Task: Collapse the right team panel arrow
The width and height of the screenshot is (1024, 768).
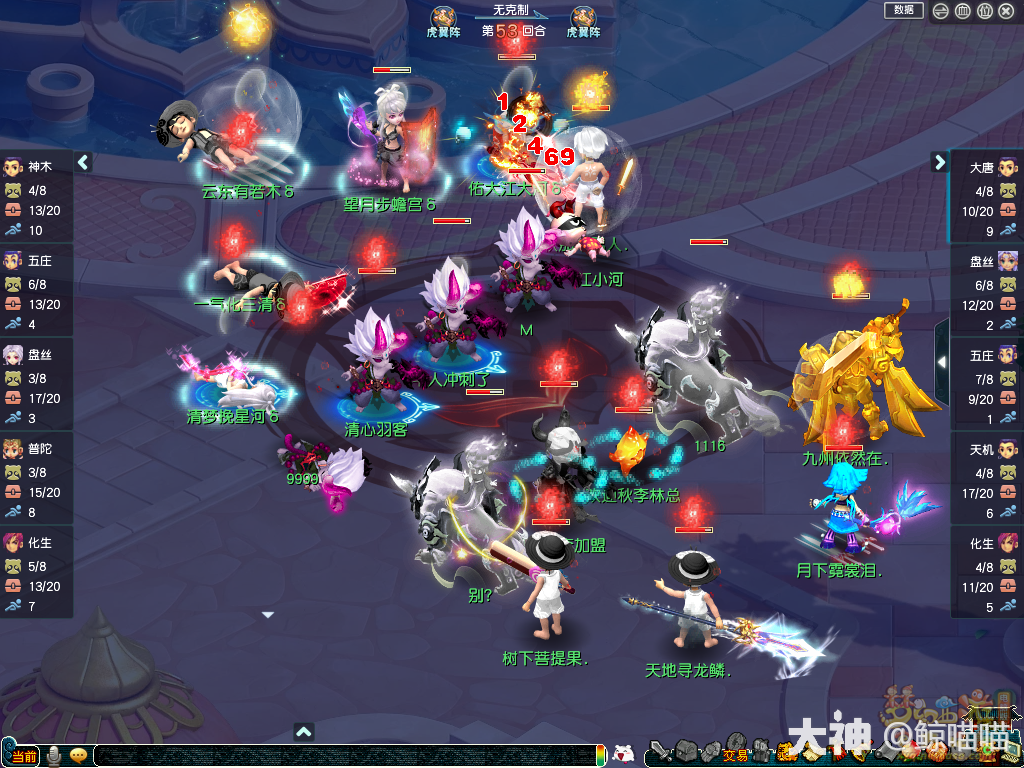Action: 939,162
